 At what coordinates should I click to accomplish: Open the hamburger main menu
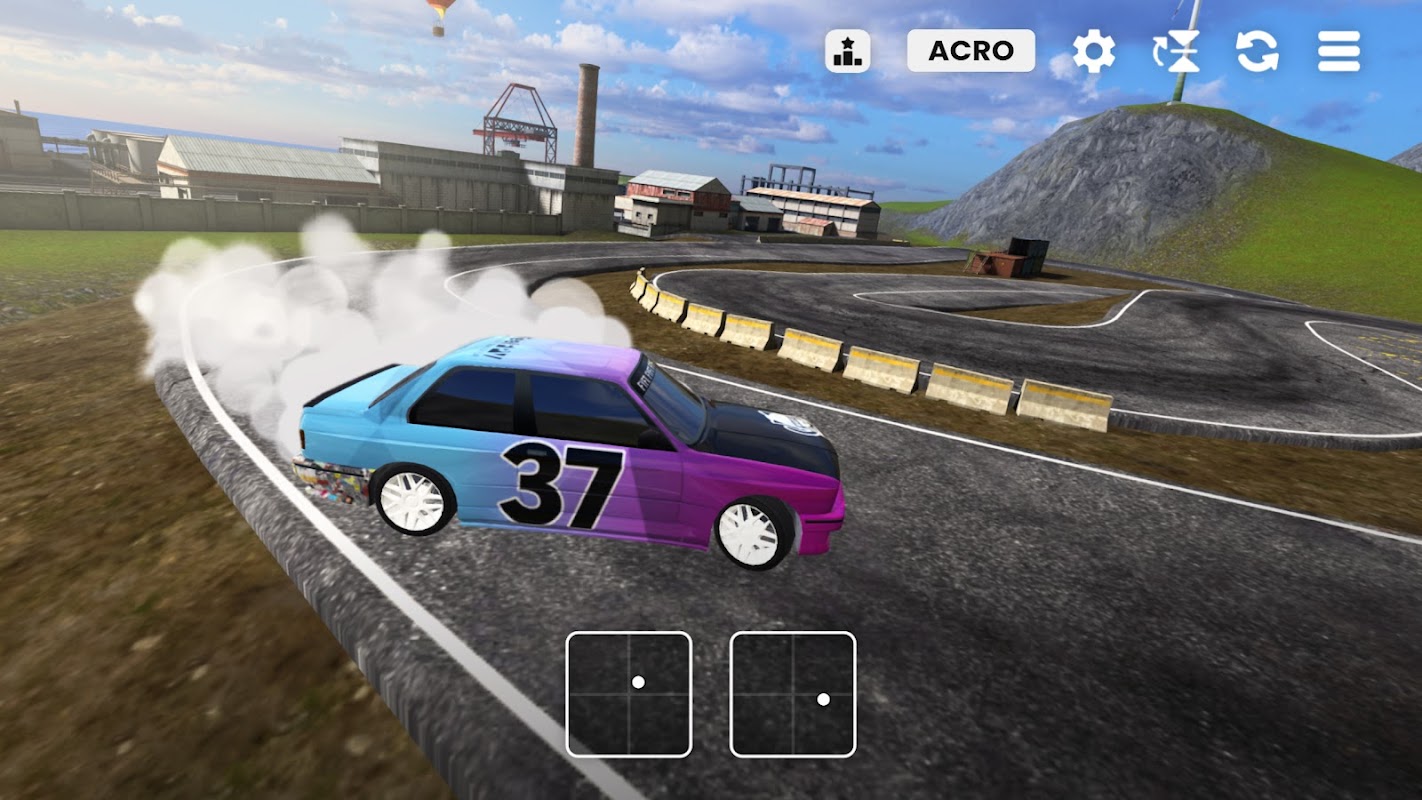(x=1338, y=51)
